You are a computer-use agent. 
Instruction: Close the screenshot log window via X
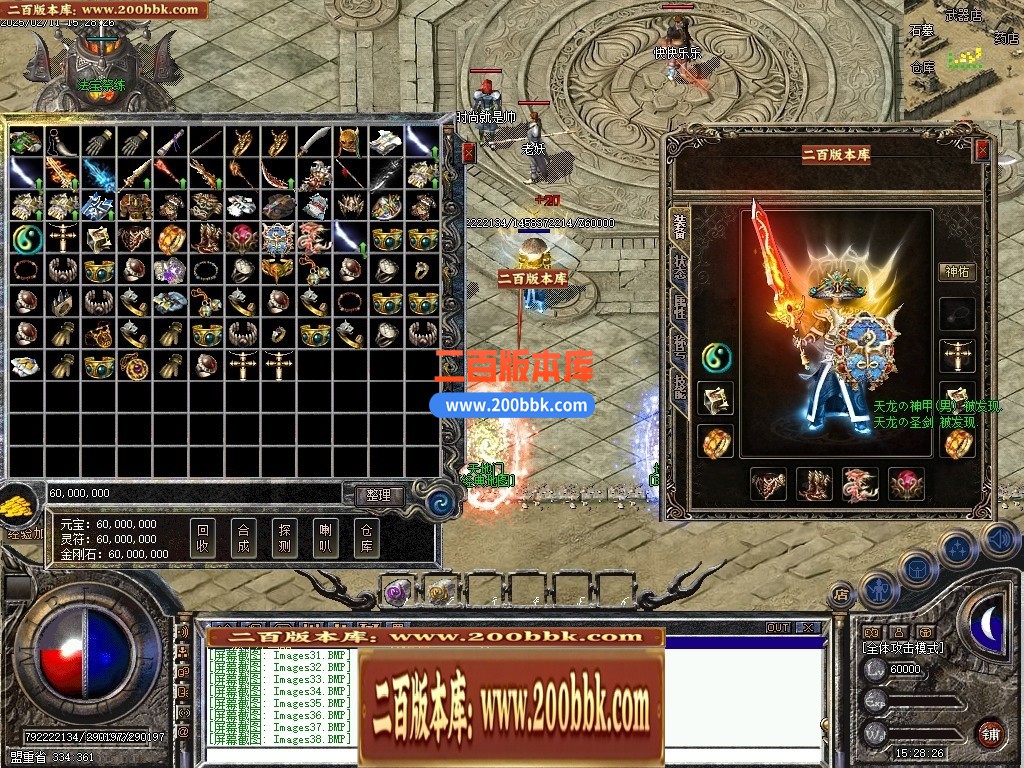[x=808, y=628]
